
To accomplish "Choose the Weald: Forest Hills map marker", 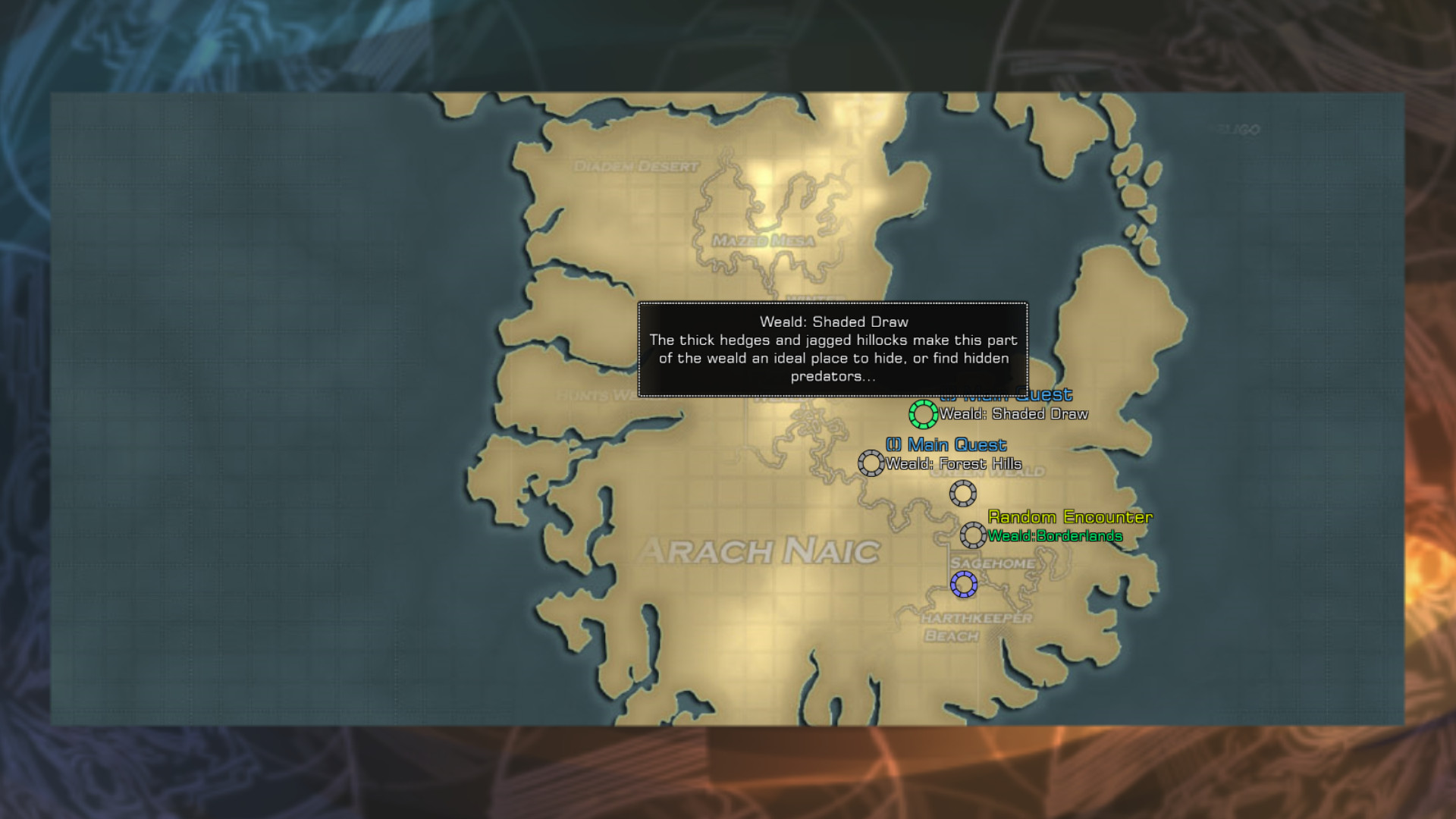I will pyautogui.click(x=871, y=463).
